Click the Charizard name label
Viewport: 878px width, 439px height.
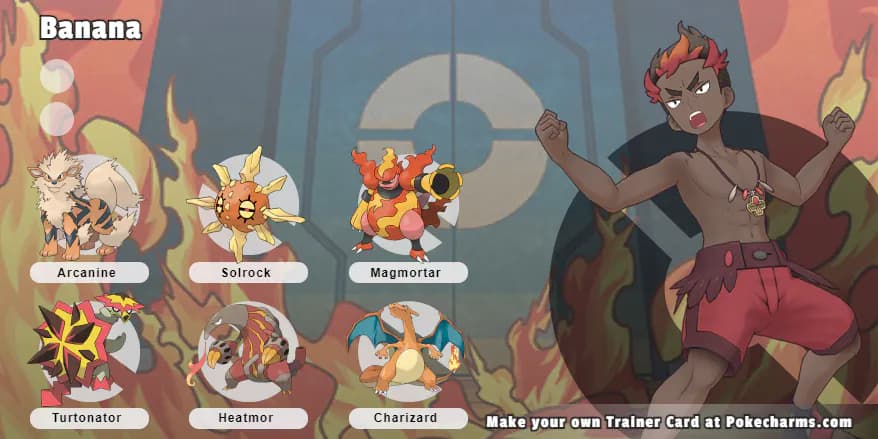coord(408,418)
